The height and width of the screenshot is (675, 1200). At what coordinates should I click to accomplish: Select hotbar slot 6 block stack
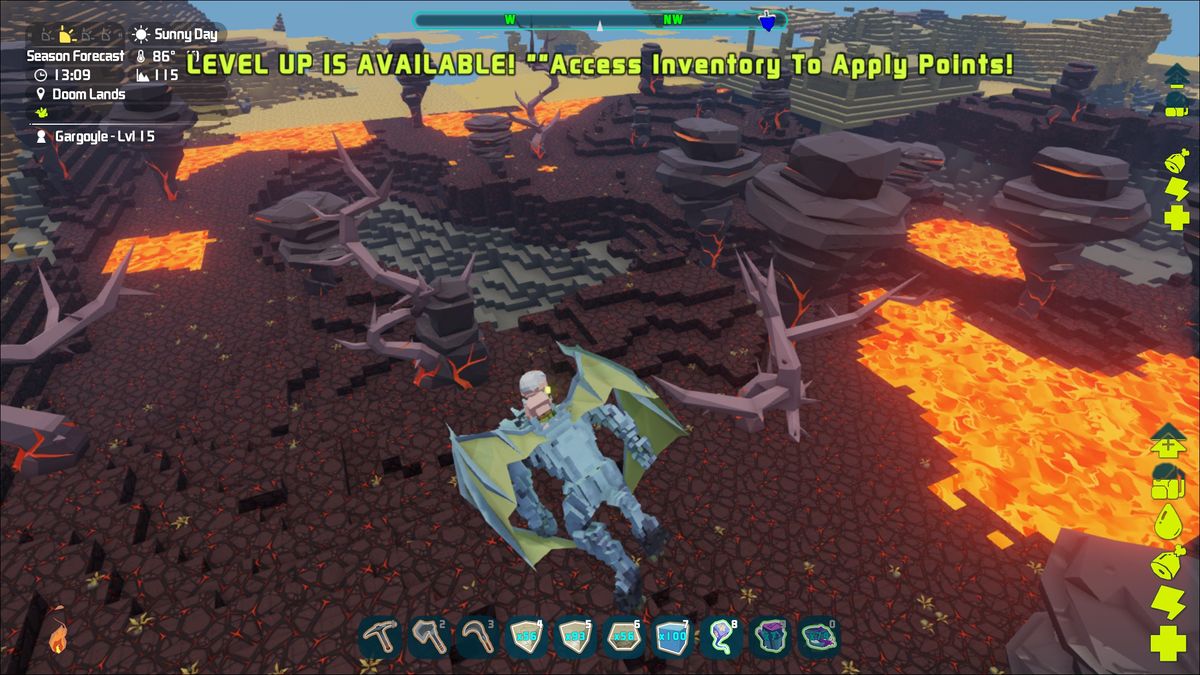point(622,637)
